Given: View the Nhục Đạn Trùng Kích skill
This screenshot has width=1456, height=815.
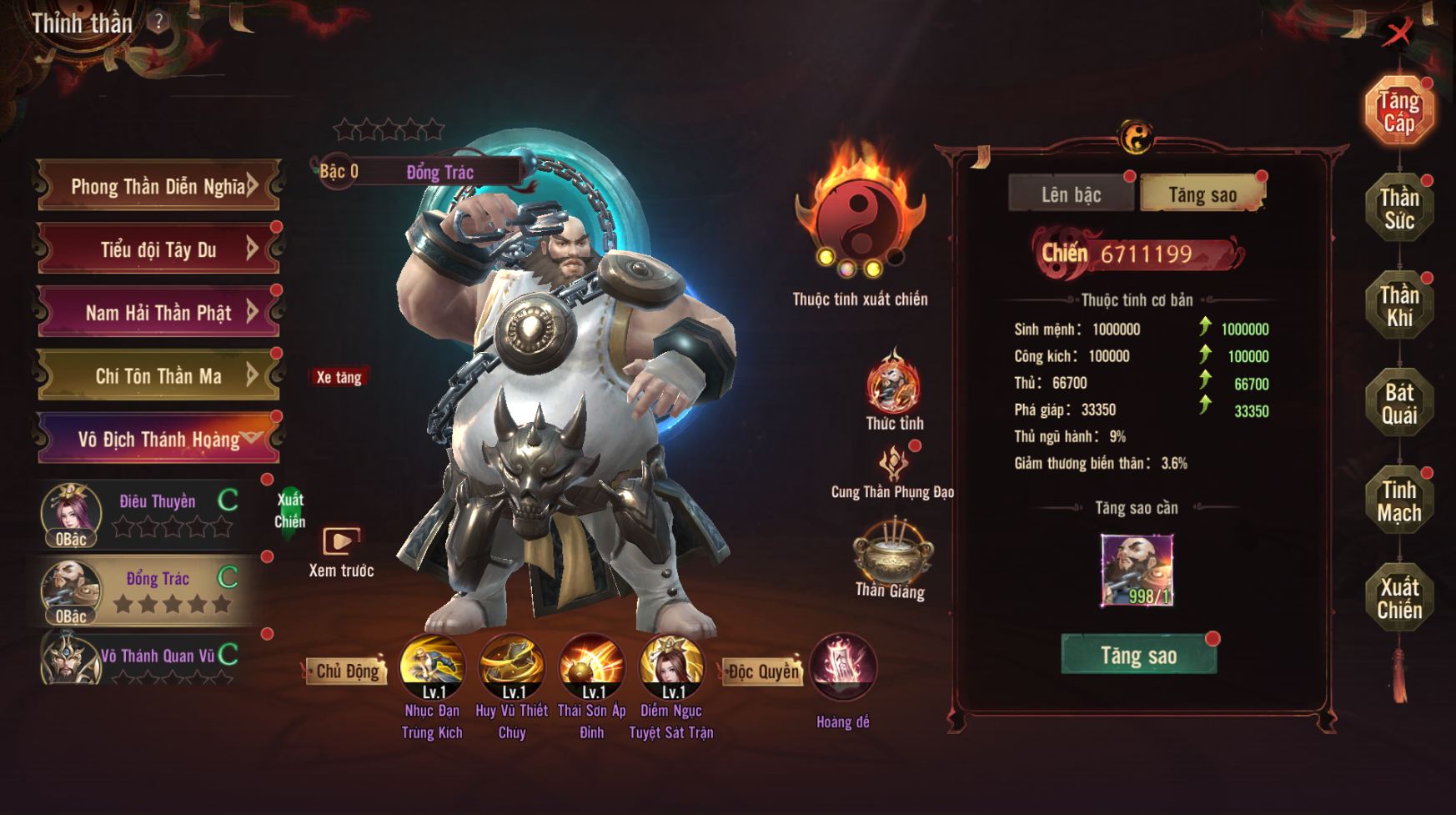Looking at the screenshot, I should pyautogui.click(x=432, y=667).
